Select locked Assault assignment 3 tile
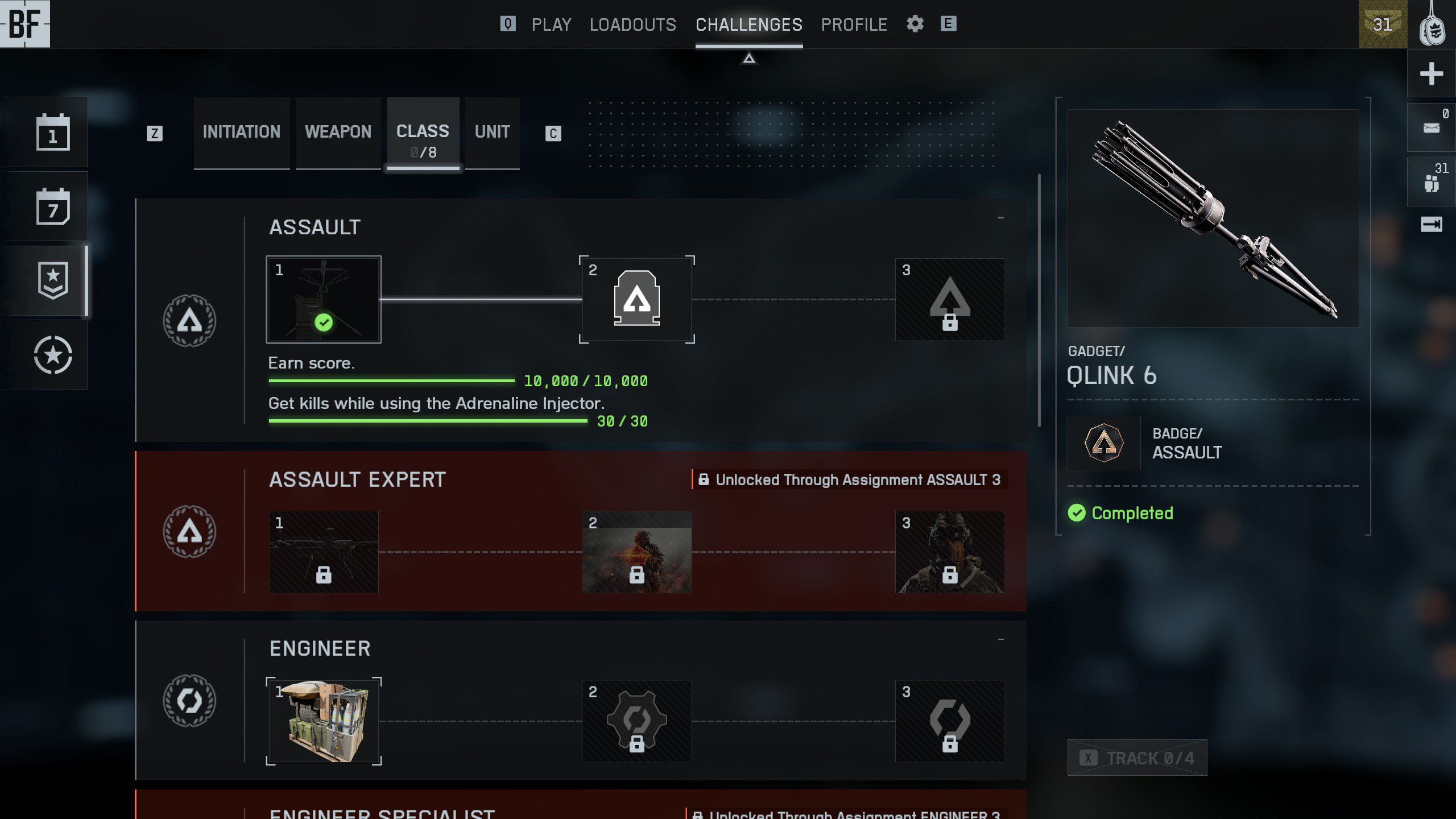The height and width of the screenshot is (819, 1456). click(949, 299)
